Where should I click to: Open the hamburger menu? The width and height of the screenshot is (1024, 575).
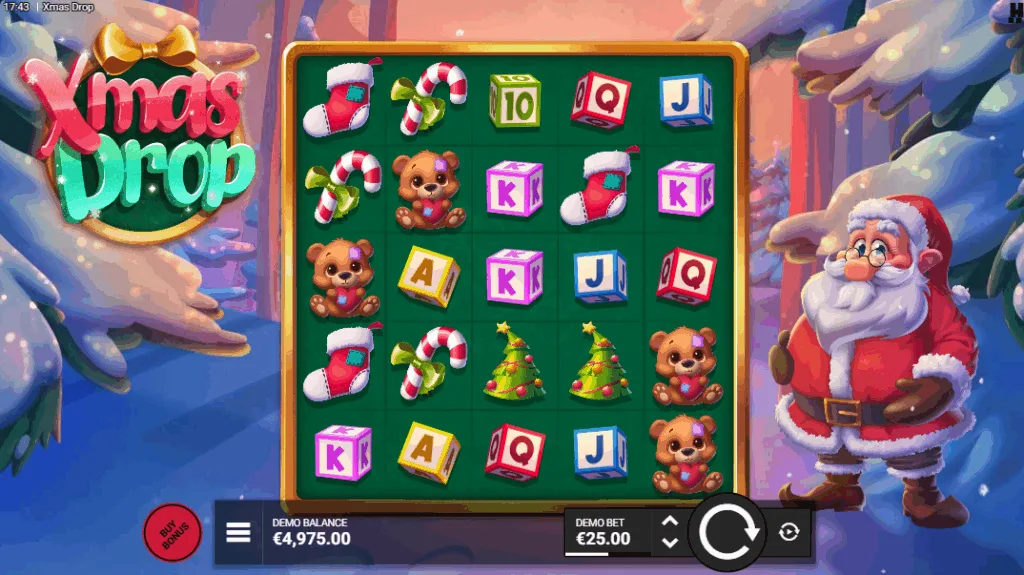tap(238, 532)
